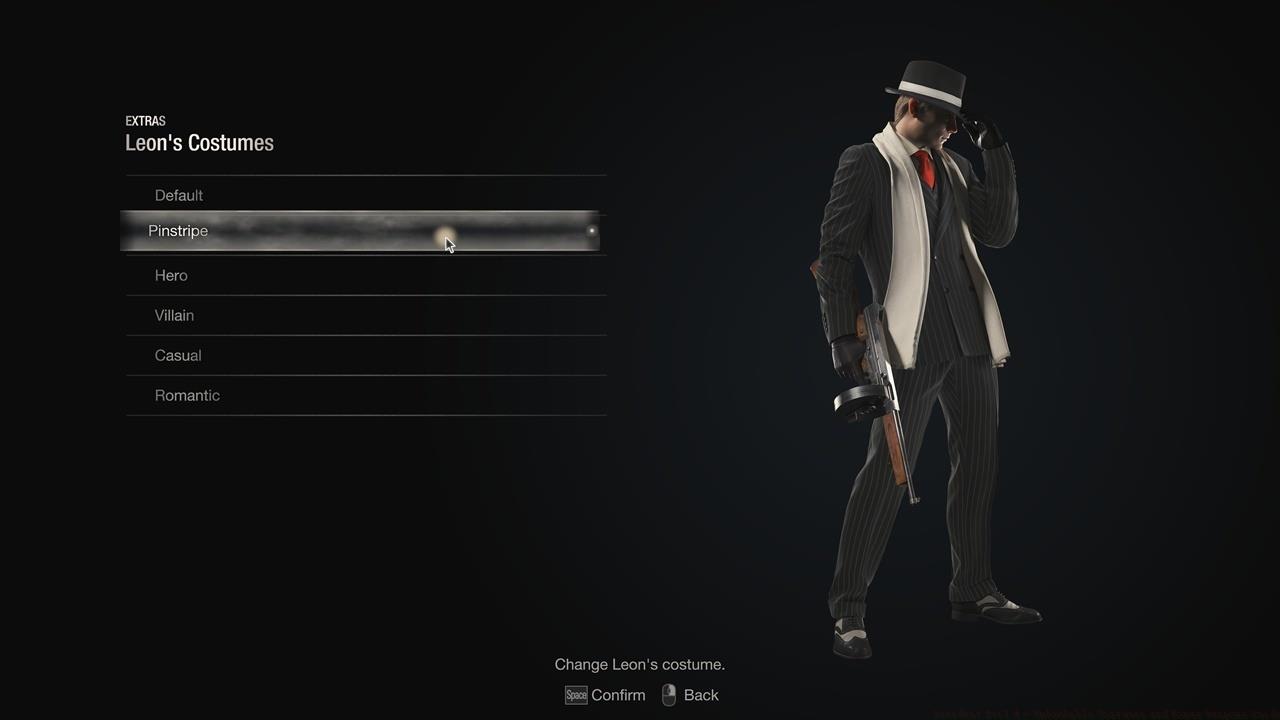Click the selection dot on the Pinstripe row

(592, 231)
